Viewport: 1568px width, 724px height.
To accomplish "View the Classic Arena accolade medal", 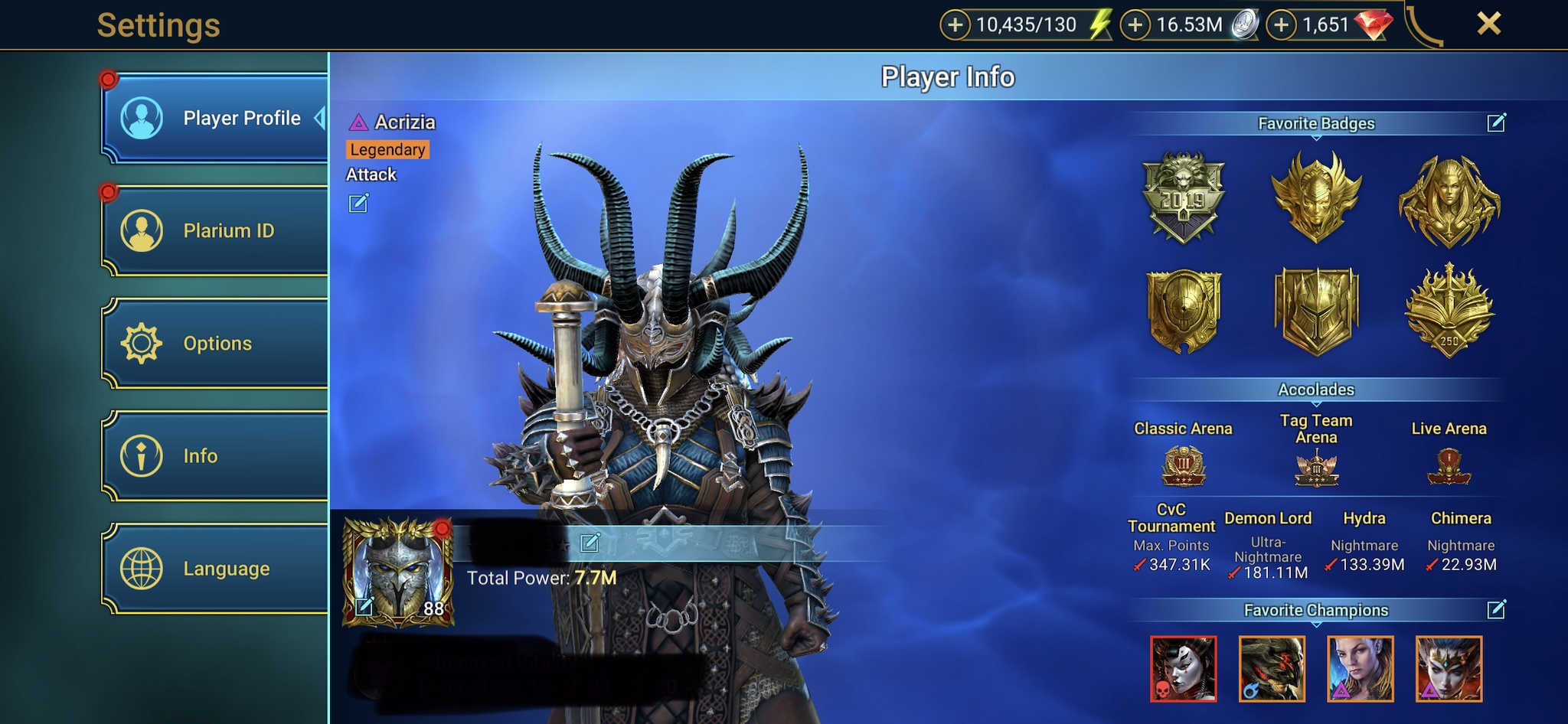I will (x=1183, y=466).
